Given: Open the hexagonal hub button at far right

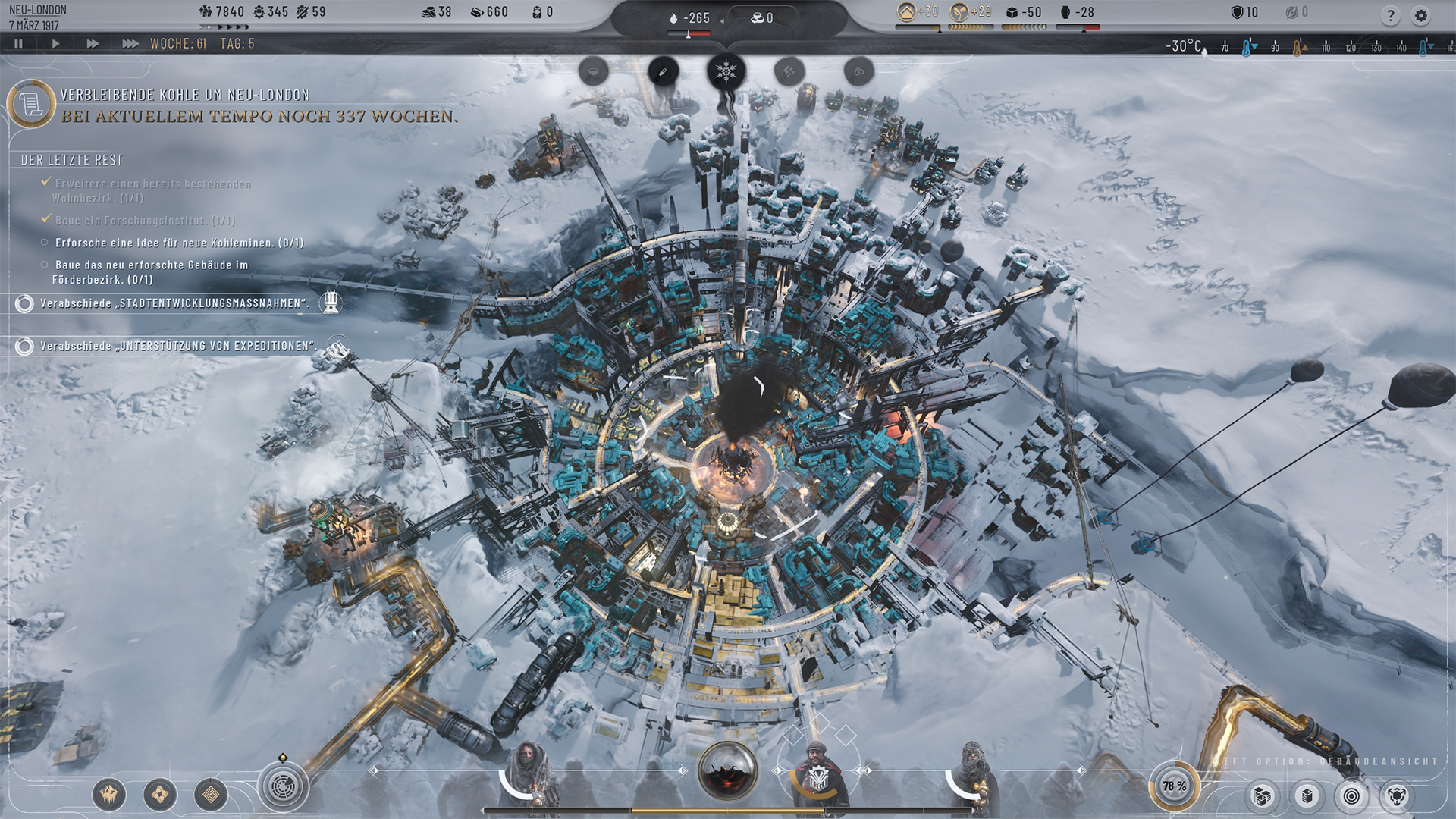Looking at the screenshot, I should [1397, 795].
